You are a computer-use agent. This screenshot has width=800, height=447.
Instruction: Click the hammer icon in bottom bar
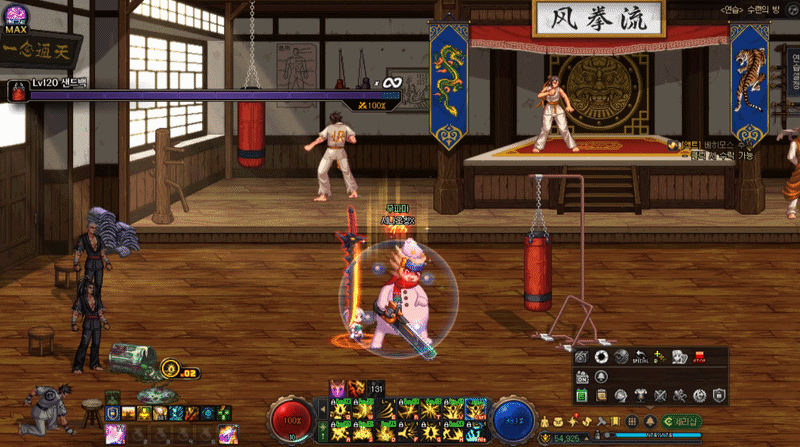[x=602, y=422]
